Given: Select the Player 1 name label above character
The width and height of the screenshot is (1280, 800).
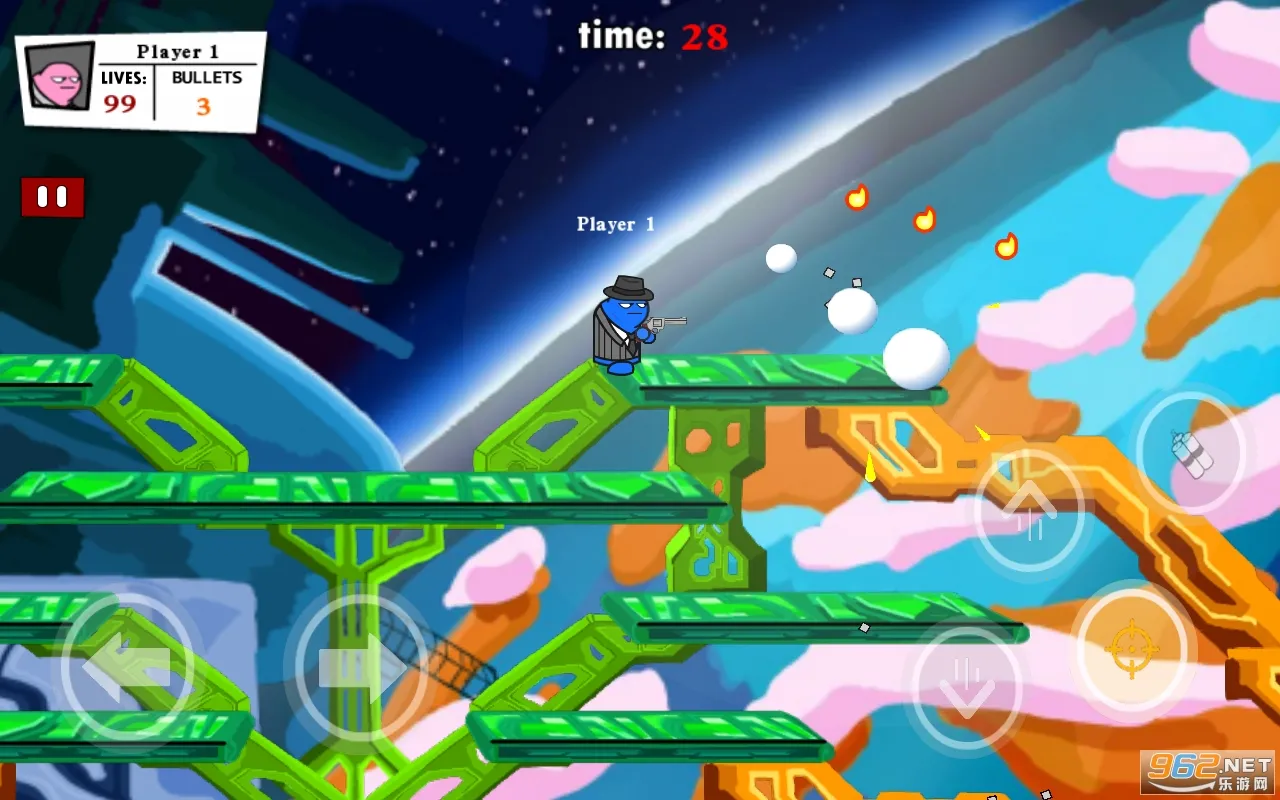Looking at the screenshot, I should point(615,224).
